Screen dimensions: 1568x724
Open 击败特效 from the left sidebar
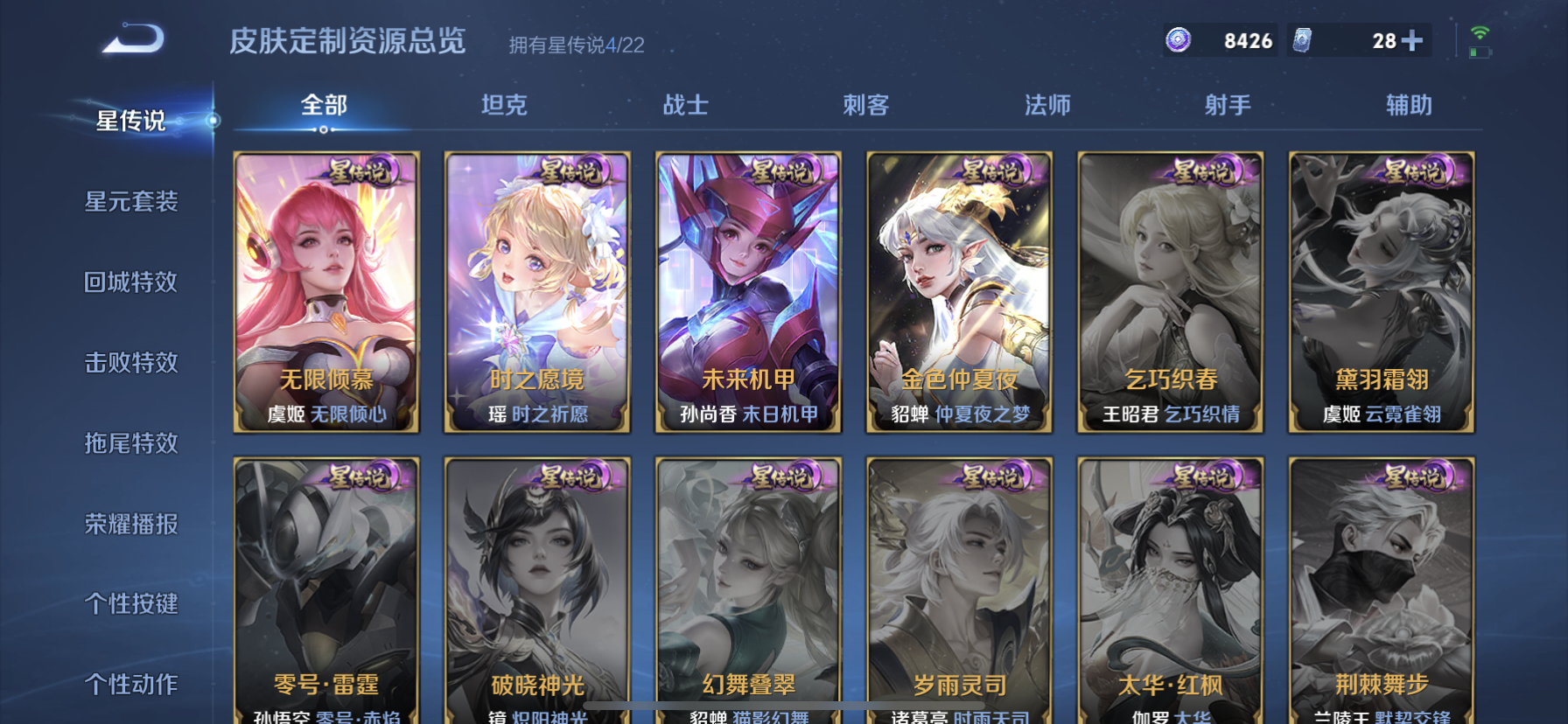133,363
